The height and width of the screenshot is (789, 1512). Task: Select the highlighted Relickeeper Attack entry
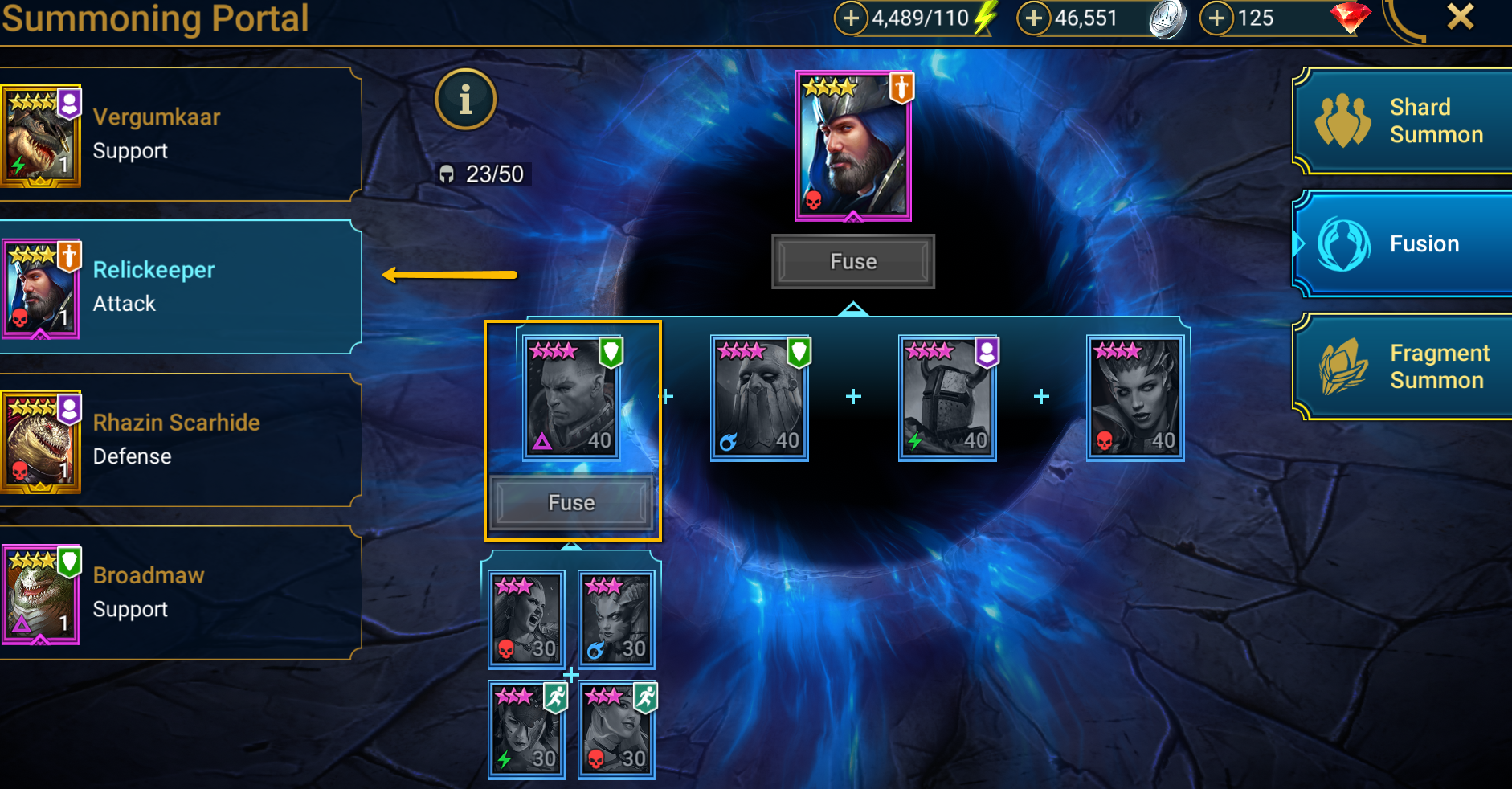tap(178, 286)
